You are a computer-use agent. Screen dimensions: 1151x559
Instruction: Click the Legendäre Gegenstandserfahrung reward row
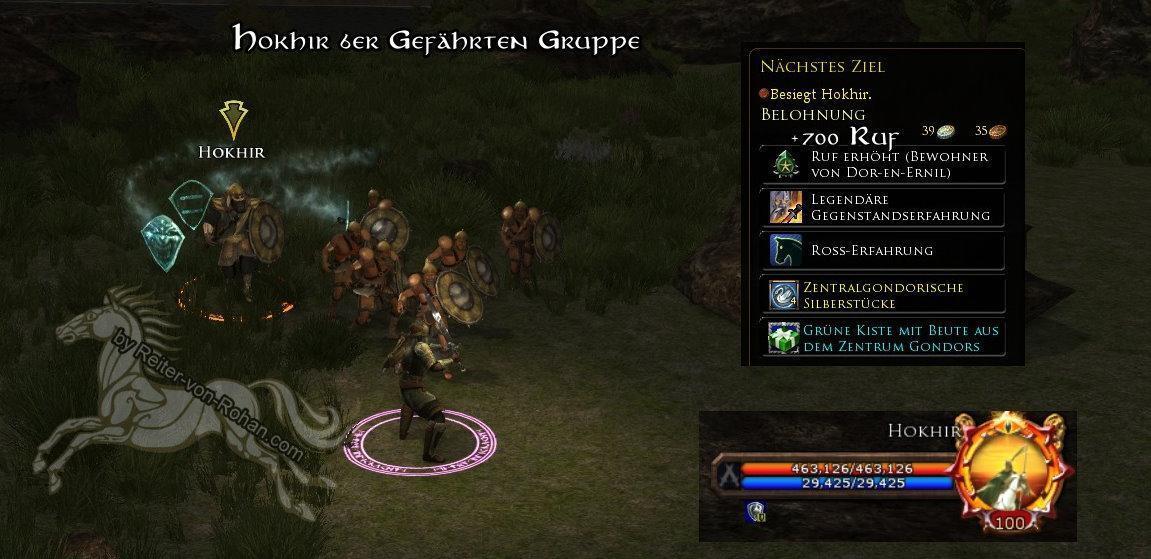coord(883,207)
